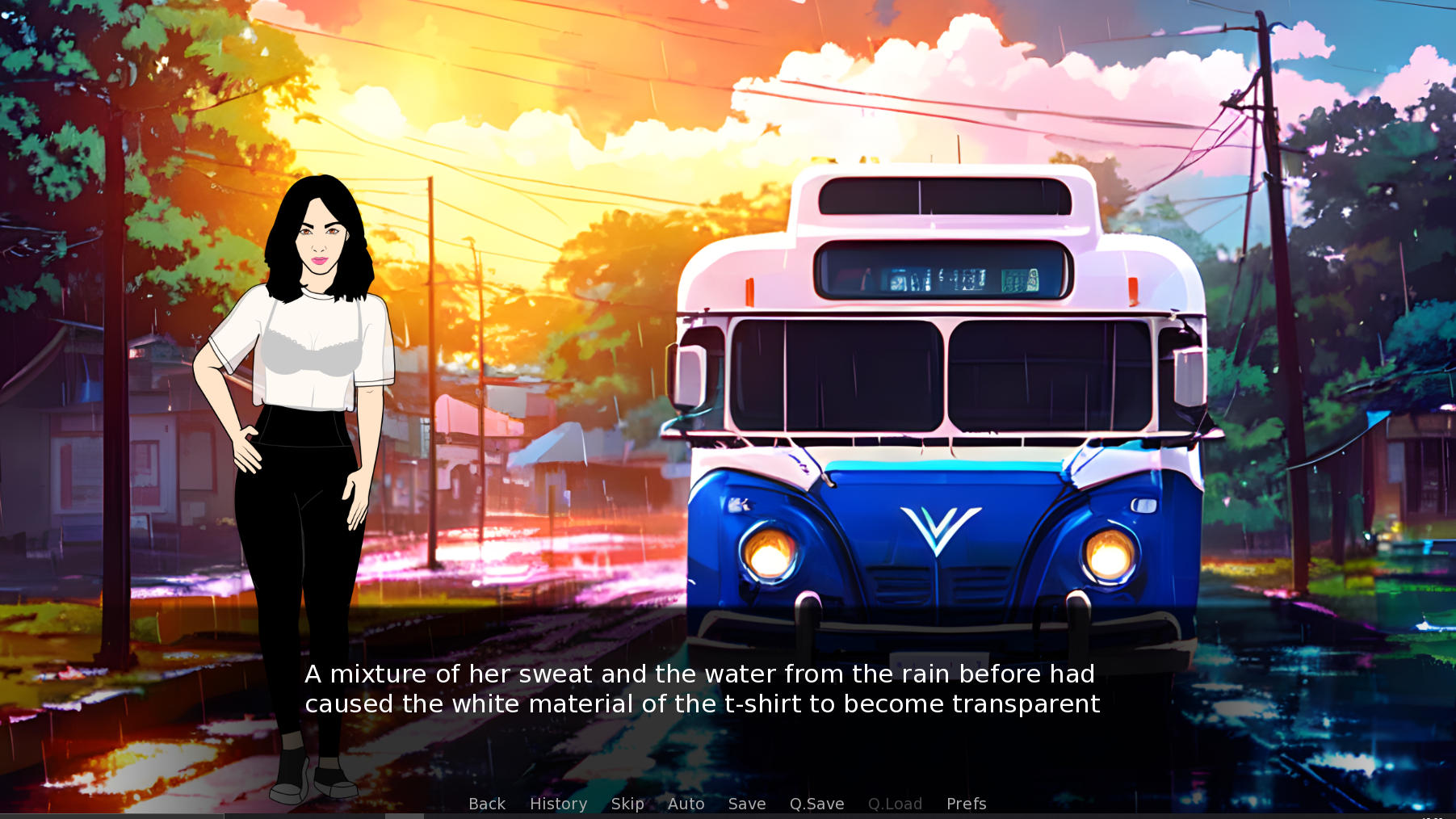The height and width of the screenshot is (819, 1456).
Task: Activate Skip mode
Action: point(627,804)
